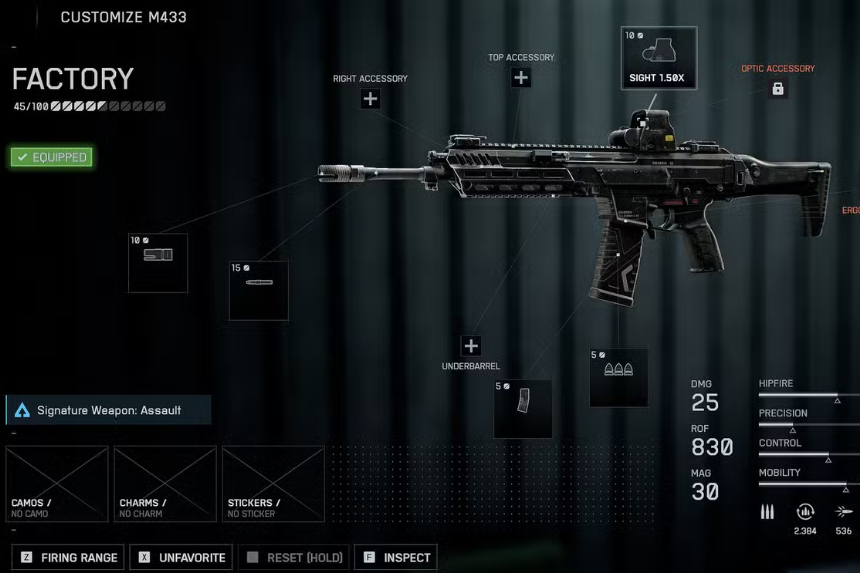Select the magazine attachment slot
860x573 pixels.
click(x=523, y=408)
